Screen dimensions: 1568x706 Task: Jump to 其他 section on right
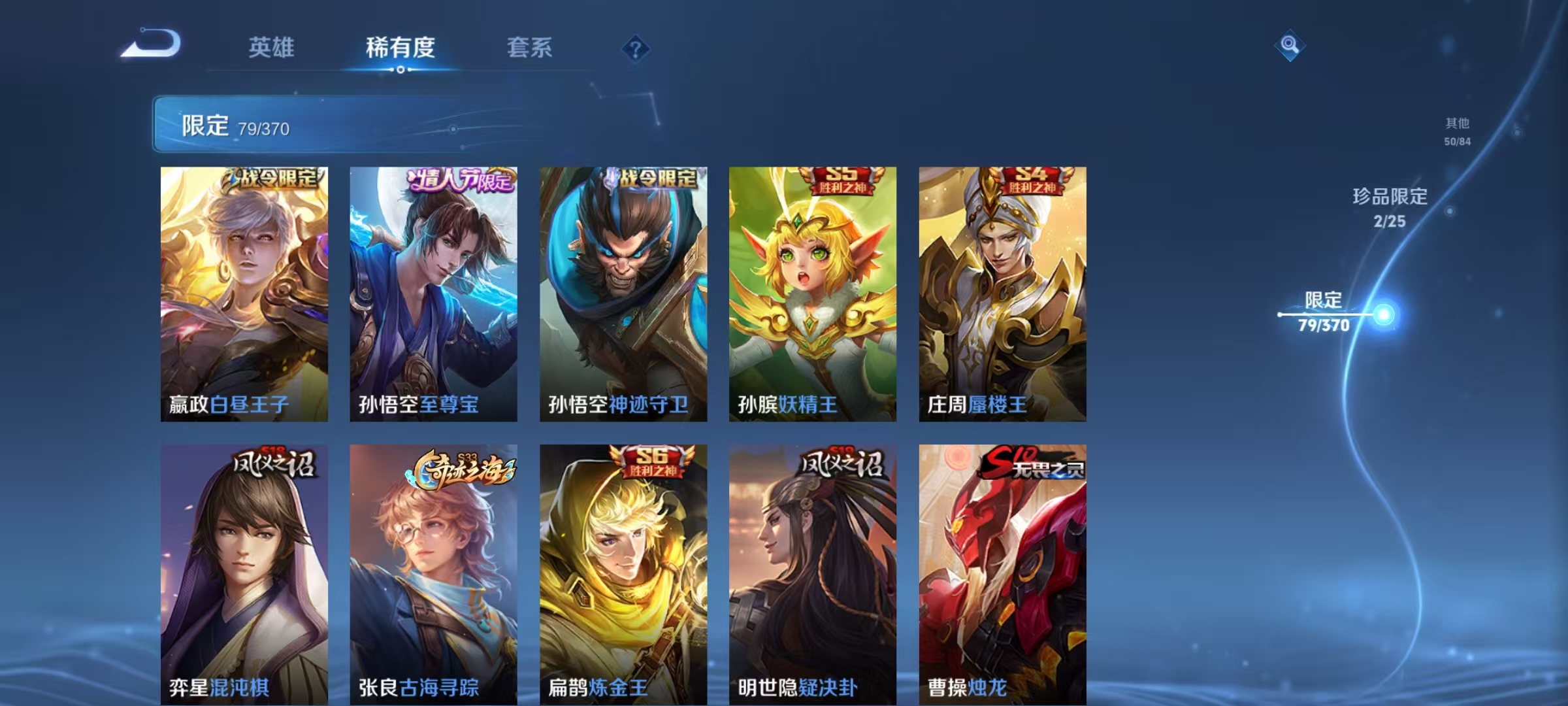(1456, 129)
